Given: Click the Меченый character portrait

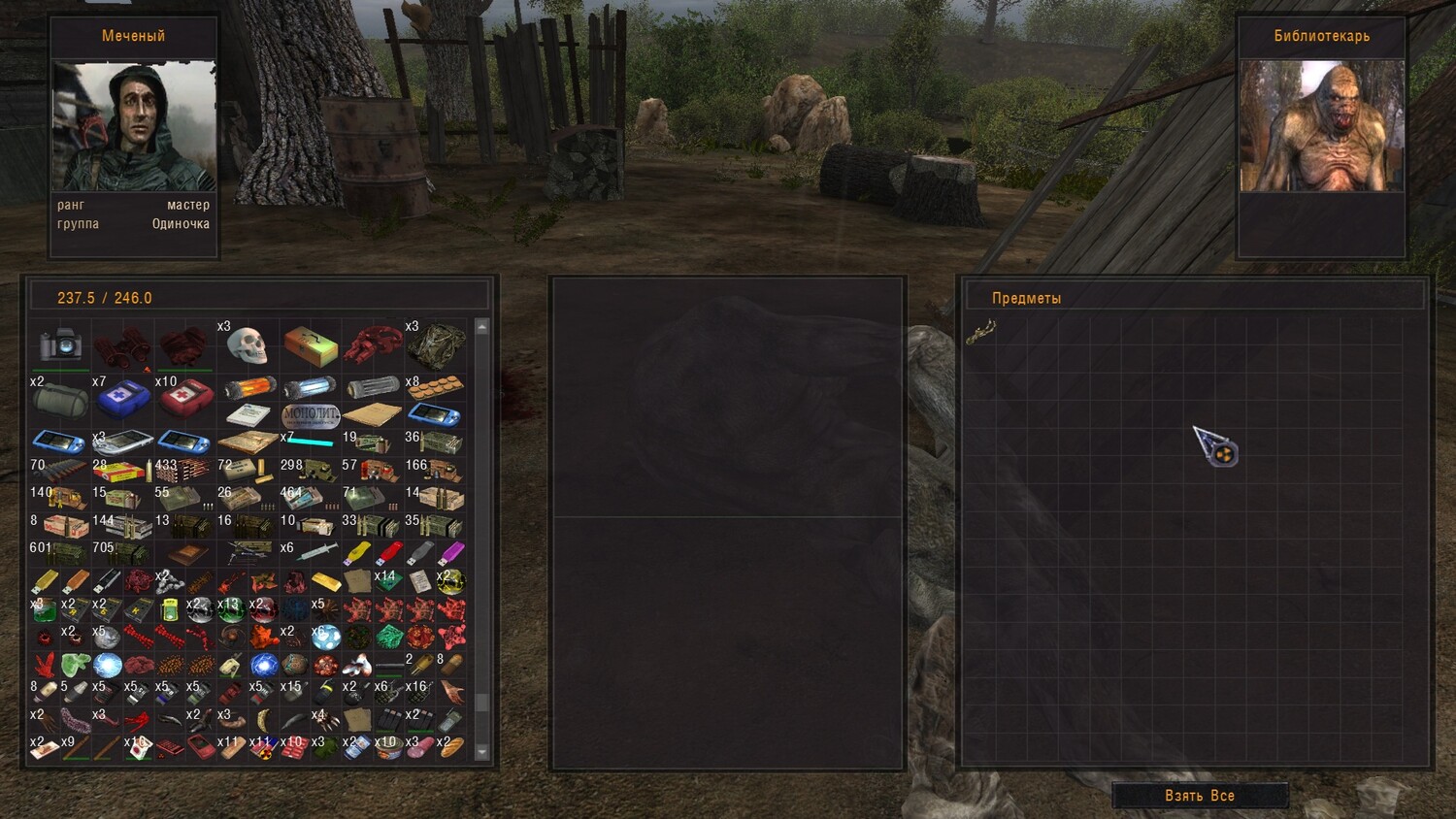Looking at the screenshot, I should point(134,126).
